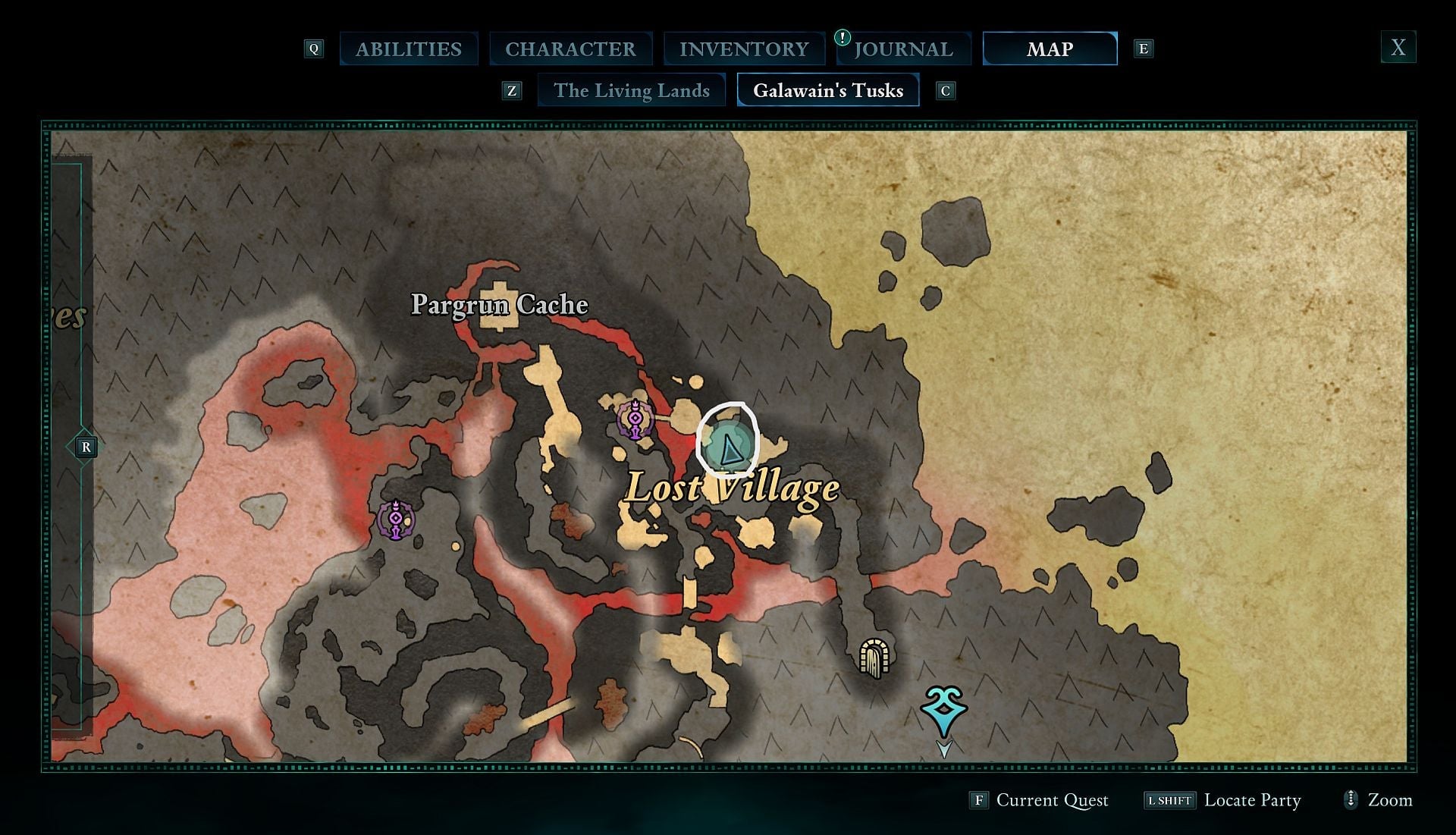Image resolution: width=1456 pixels, height=835 pixels.
Task: Click the mouse-scroll Zoom icon
Action: tap(1351, 800)
